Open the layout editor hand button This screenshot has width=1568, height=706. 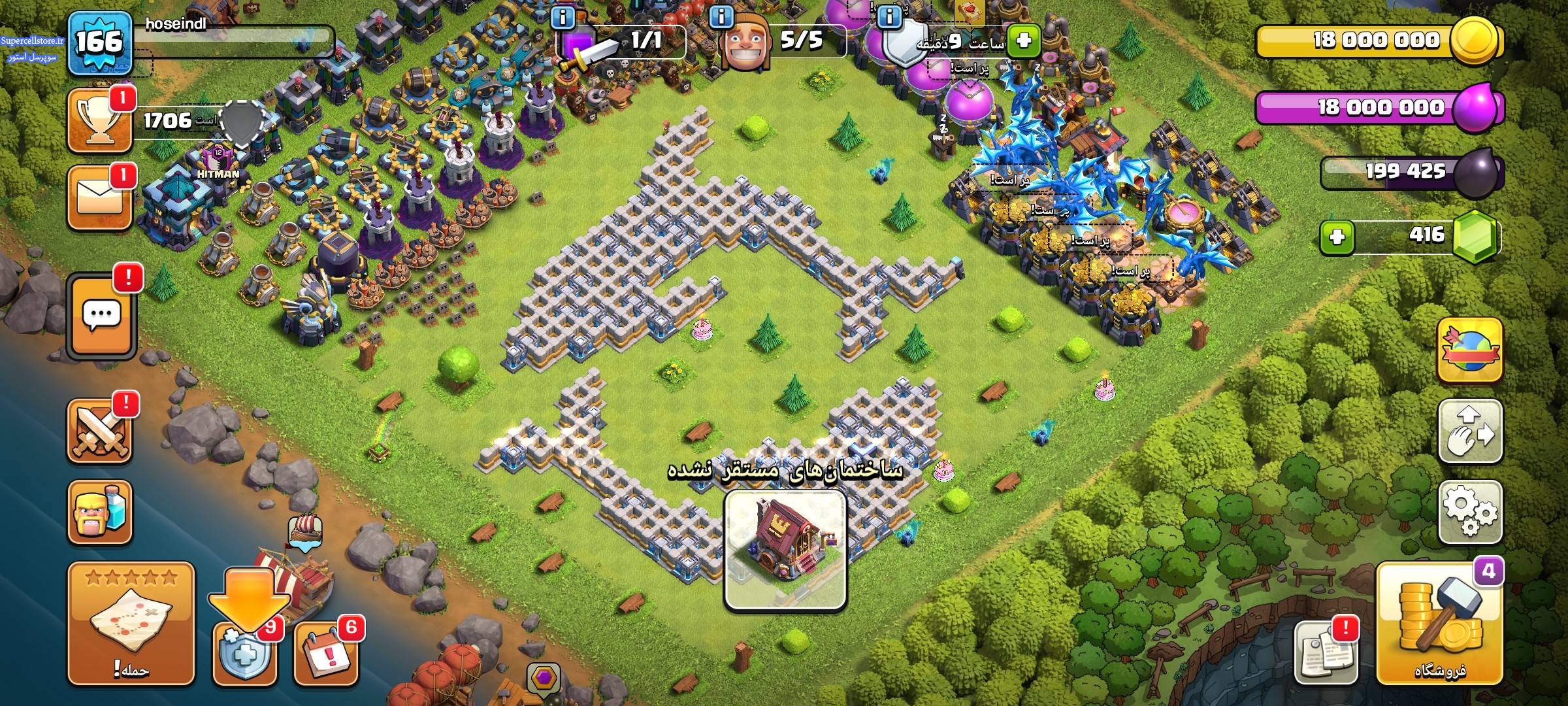click(1470, 431)
